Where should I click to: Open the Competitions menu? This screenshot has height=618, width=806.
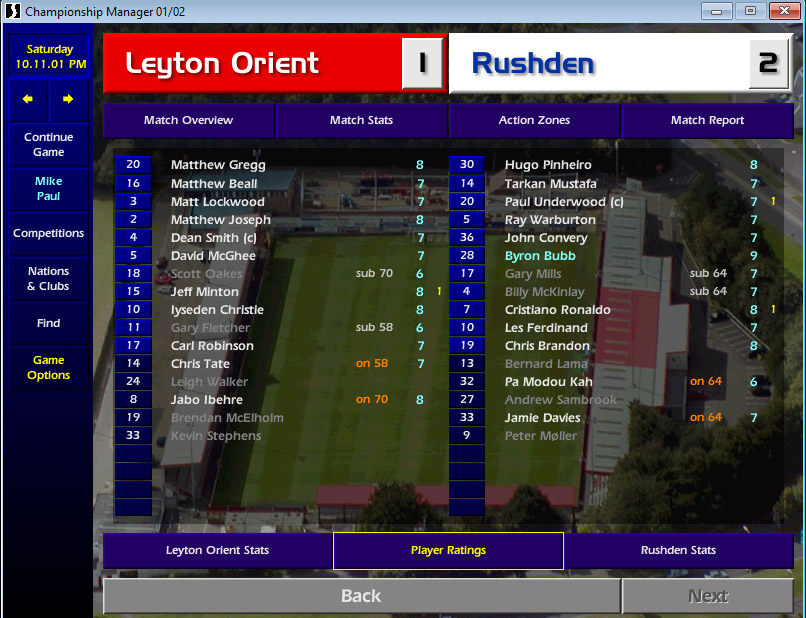[x=49, y=233]
